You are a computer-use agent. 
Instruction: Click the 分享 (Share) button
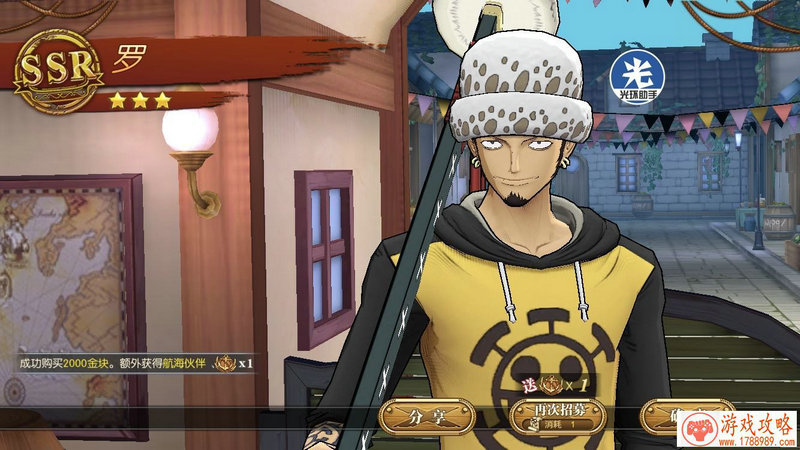427,416
